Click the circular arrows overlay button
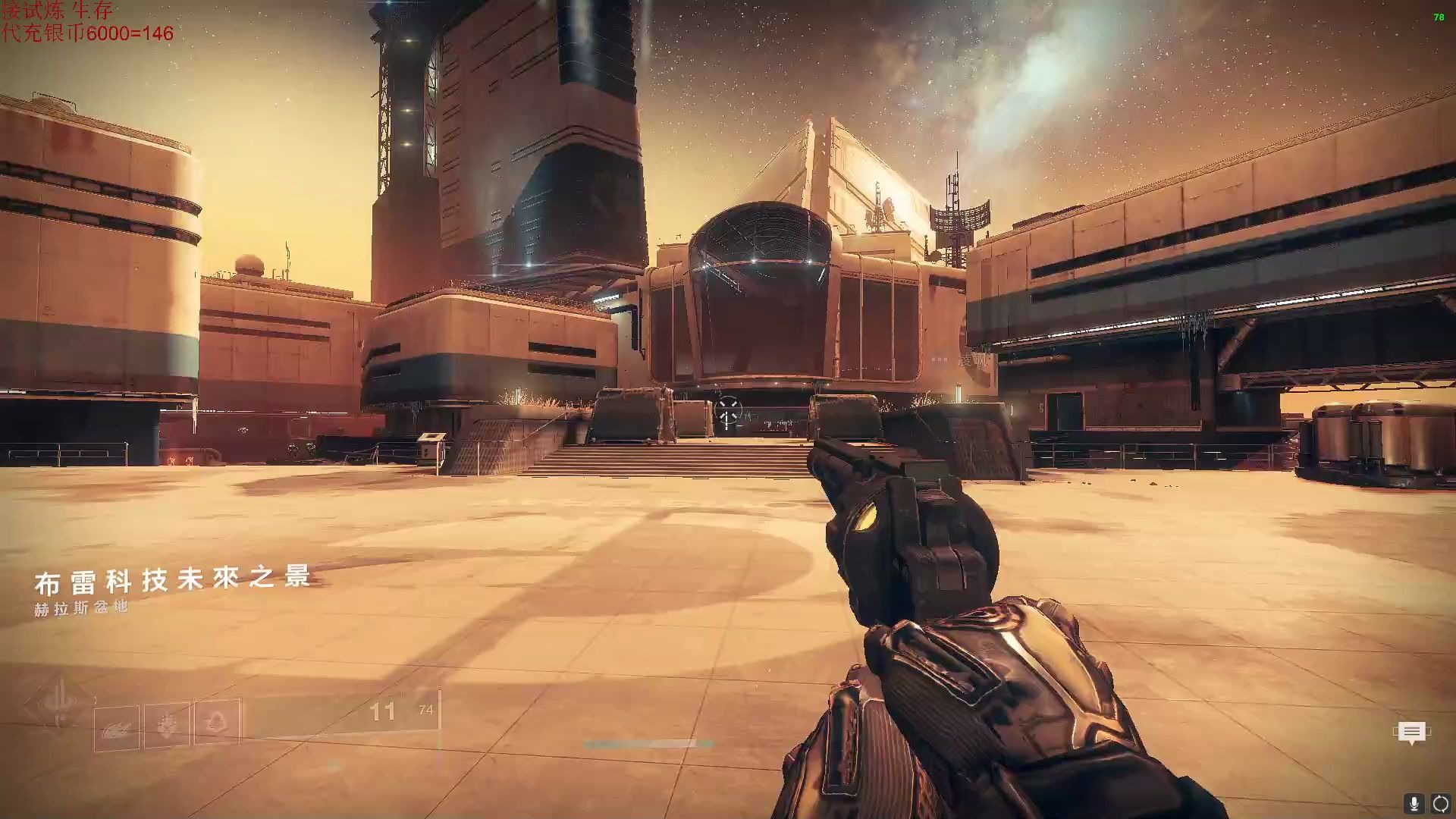The height and width of the screenshot is (819, 1456). (1440, 803)
